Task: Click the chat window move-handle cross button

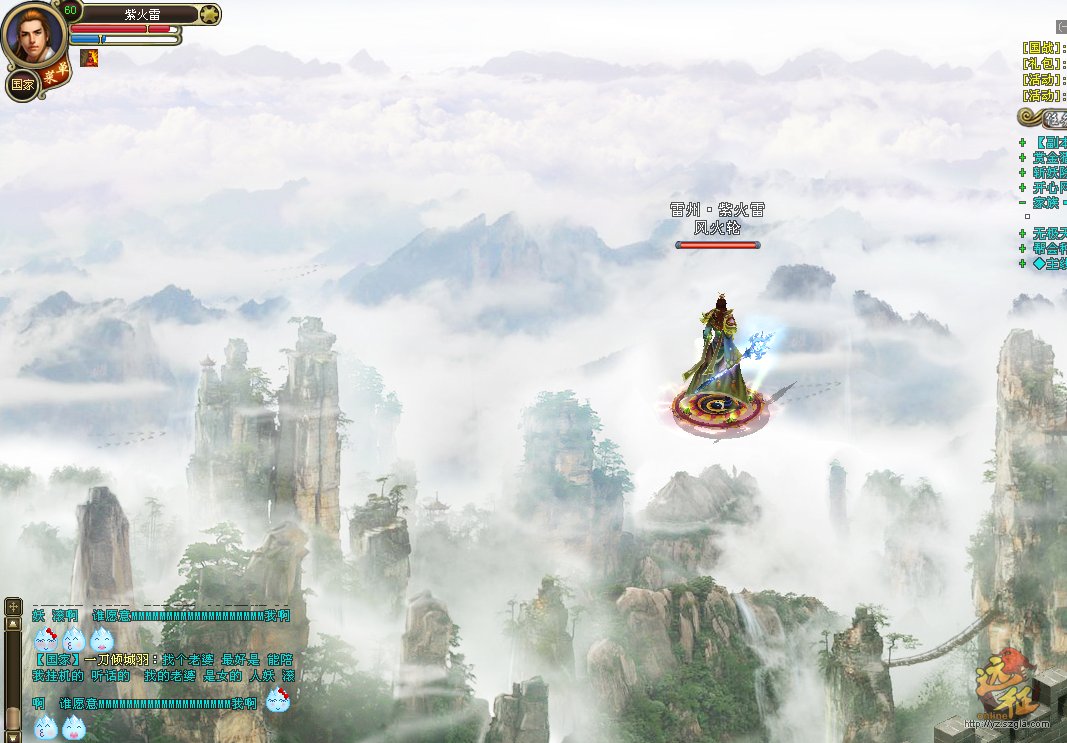Action: click(13, 606)
